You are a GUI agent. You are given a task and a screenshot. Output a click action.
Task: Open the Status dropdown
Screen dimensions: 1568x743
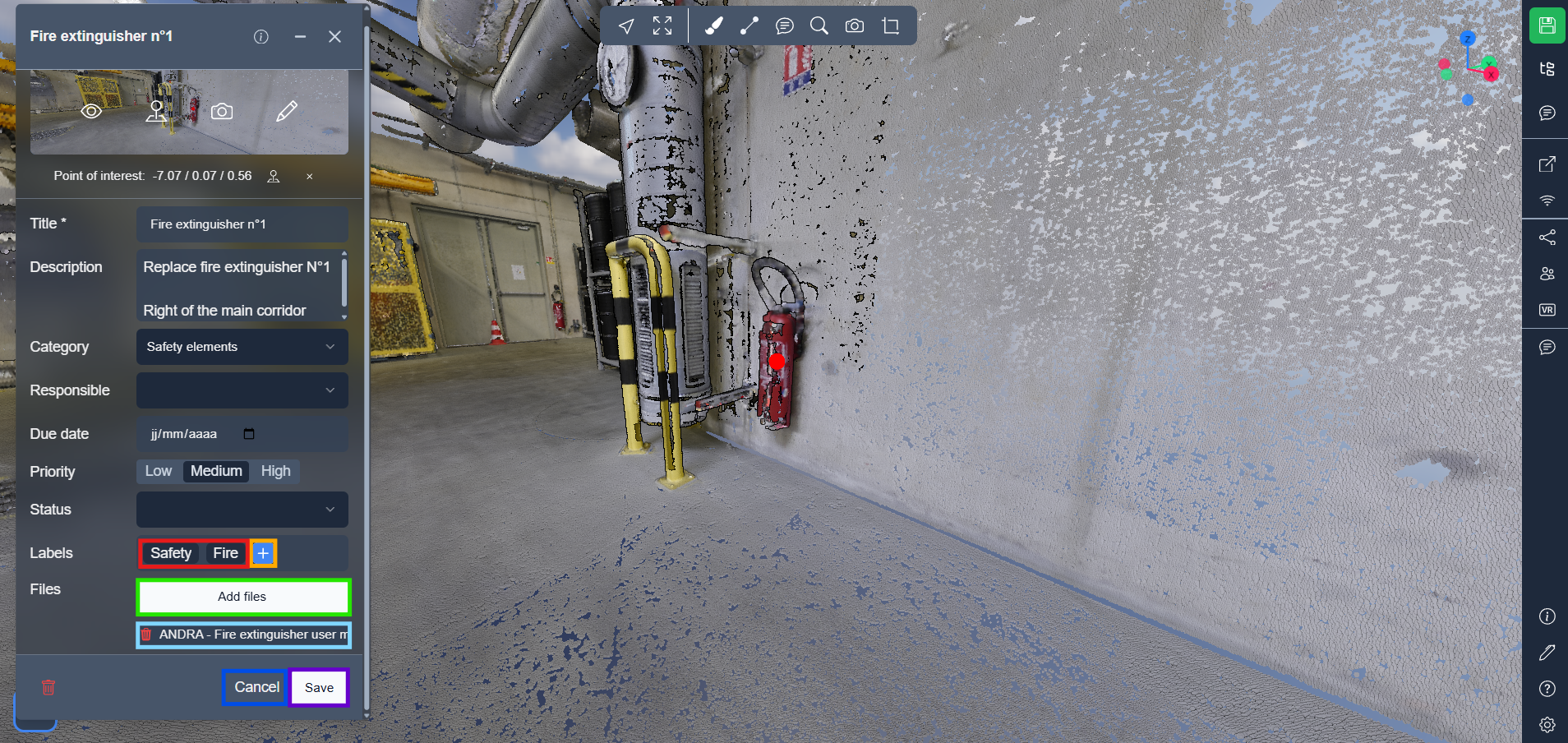tap(242, 510)
